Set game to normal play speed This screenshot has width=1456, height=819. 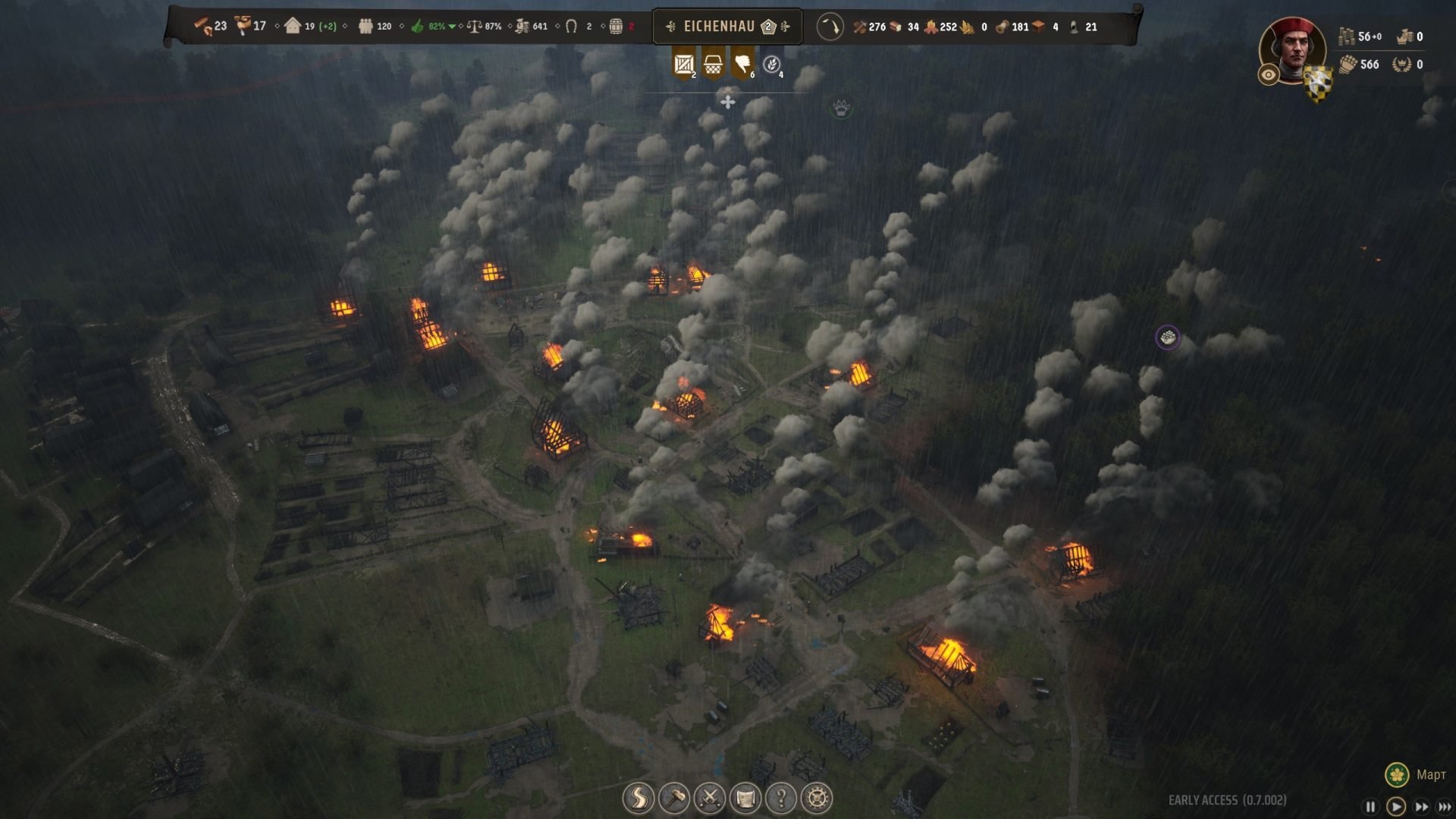tap(1395, 807)
